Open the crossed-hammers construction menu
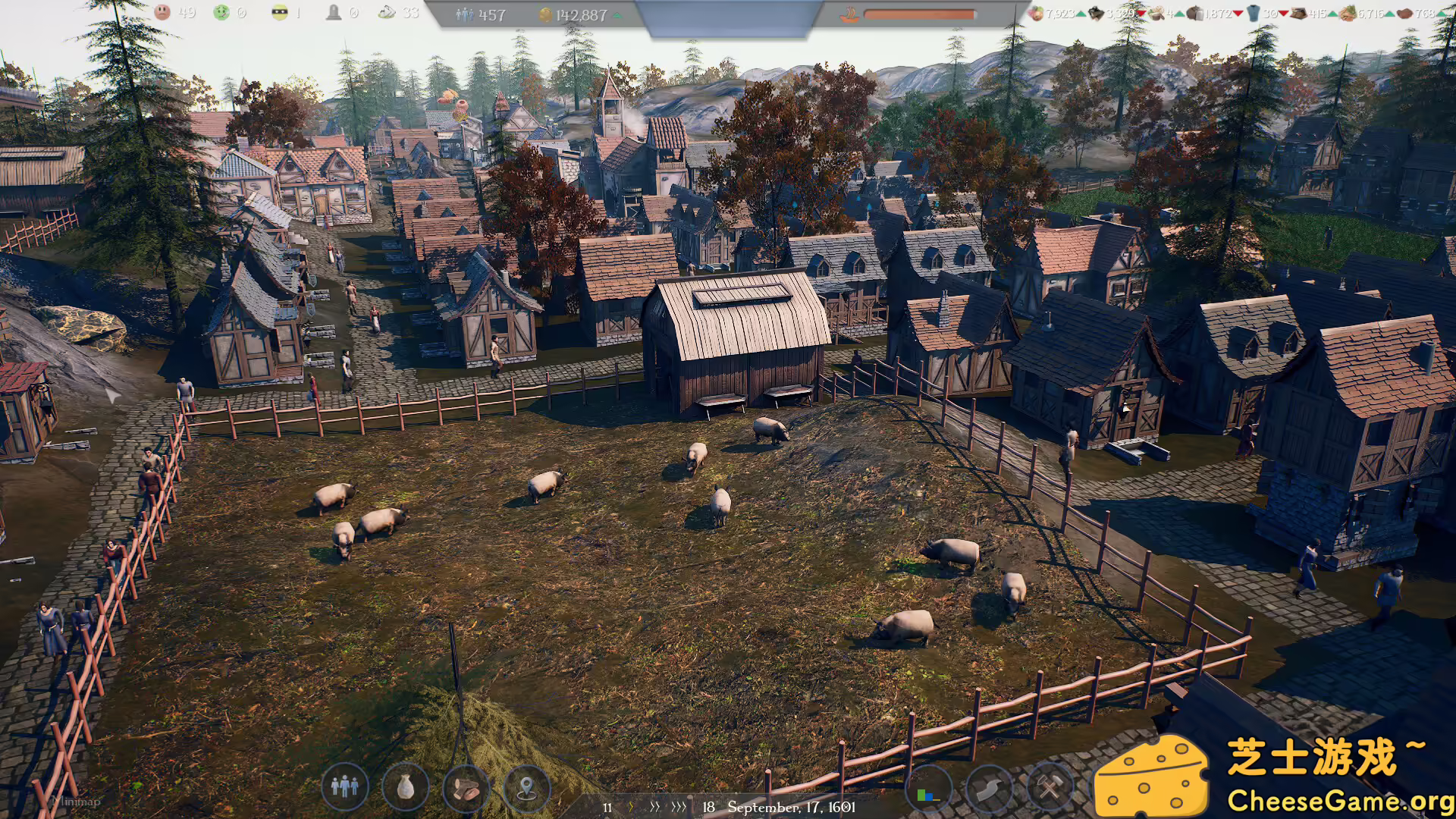This screenshot has height=819, width=1456. pos(1049,789)
